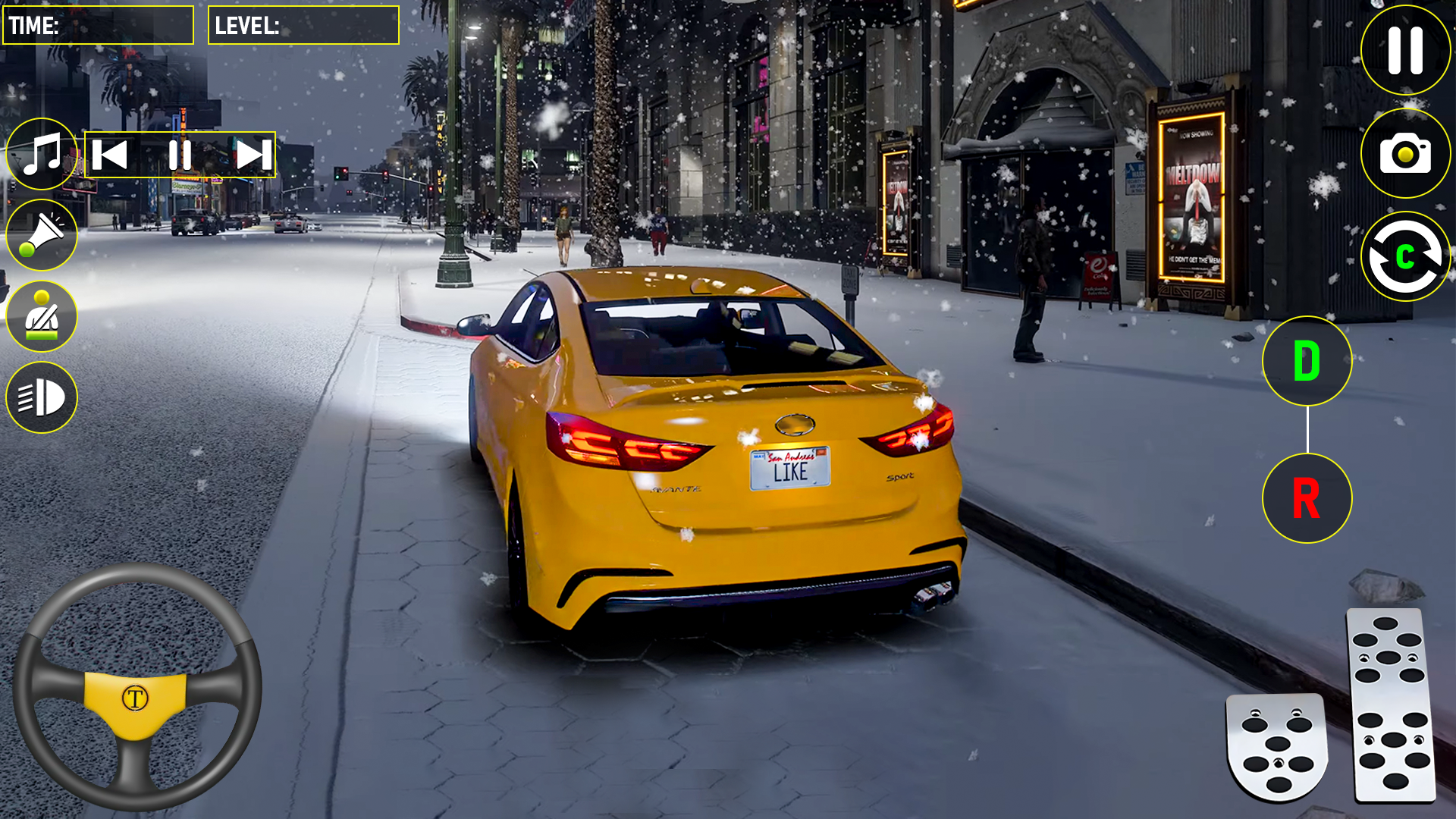
Task: Pause the music playback
Action: pos(180,155)
